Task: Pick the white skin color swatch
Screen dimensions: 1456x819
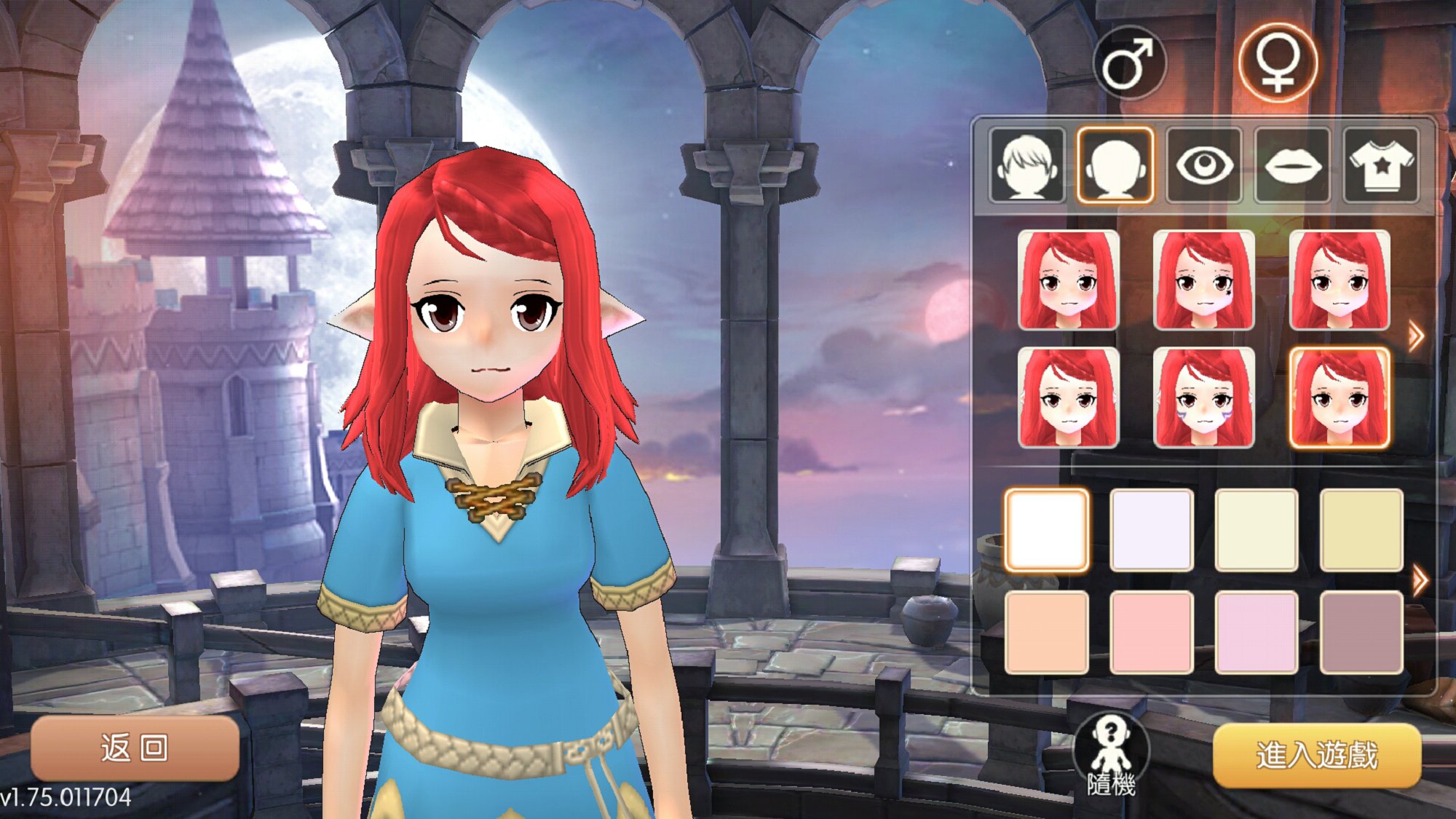Action: (x=1047, y=529)
